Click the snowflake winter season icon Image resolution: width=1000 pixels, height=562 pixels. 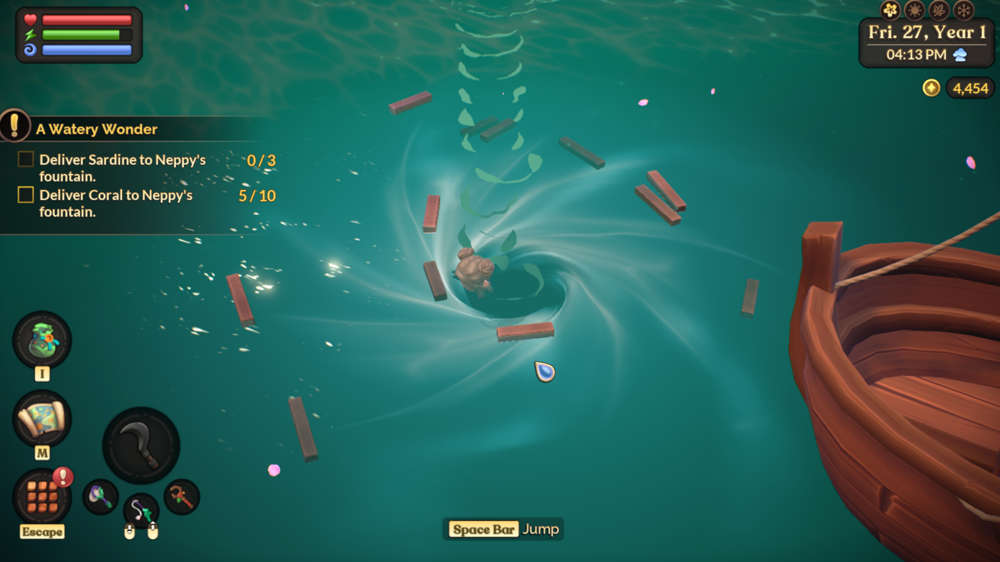pyautogui.click(x=964, y=10)
